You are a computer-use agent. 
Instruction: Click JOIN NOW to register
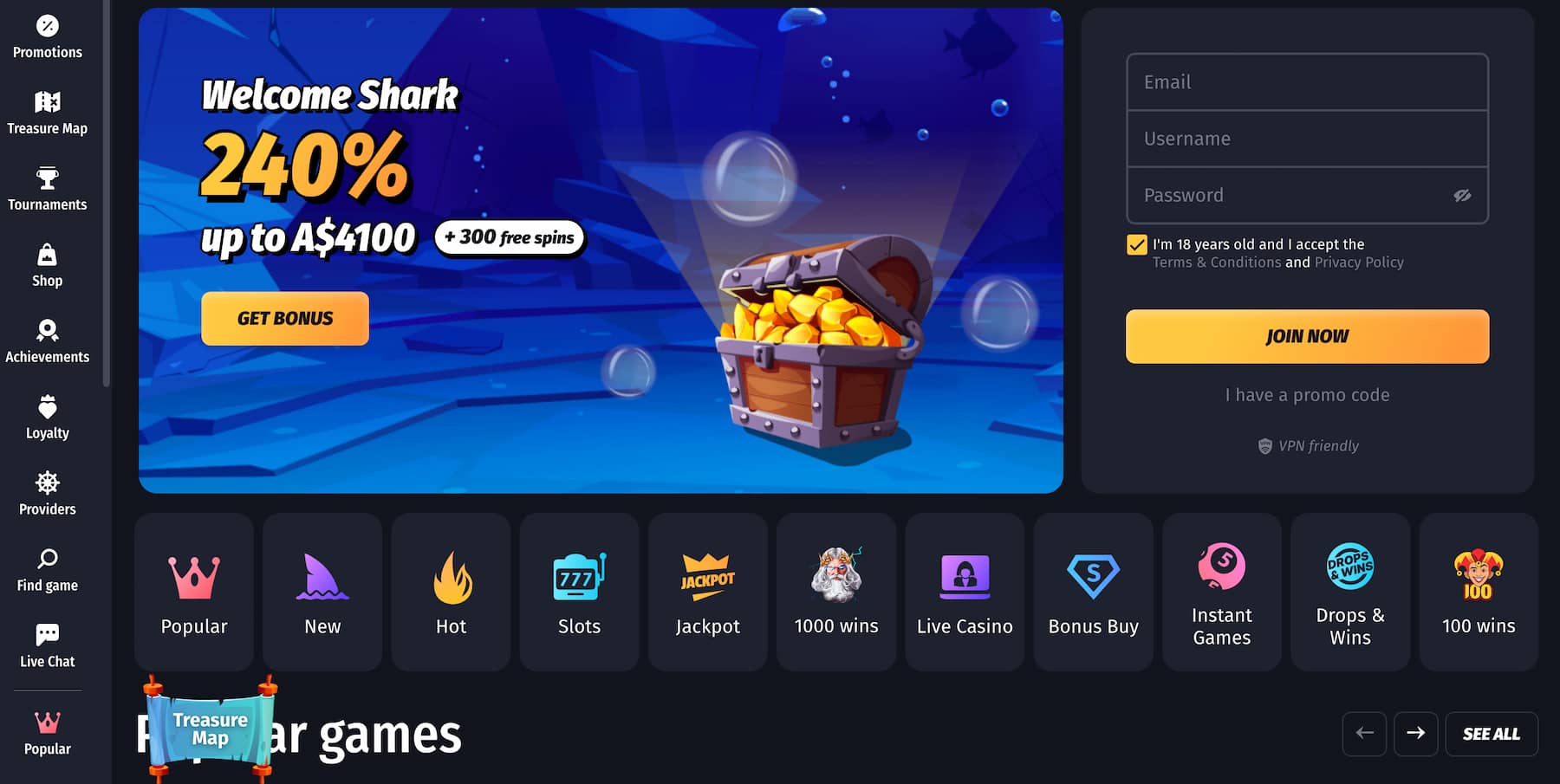(1306, 336)
